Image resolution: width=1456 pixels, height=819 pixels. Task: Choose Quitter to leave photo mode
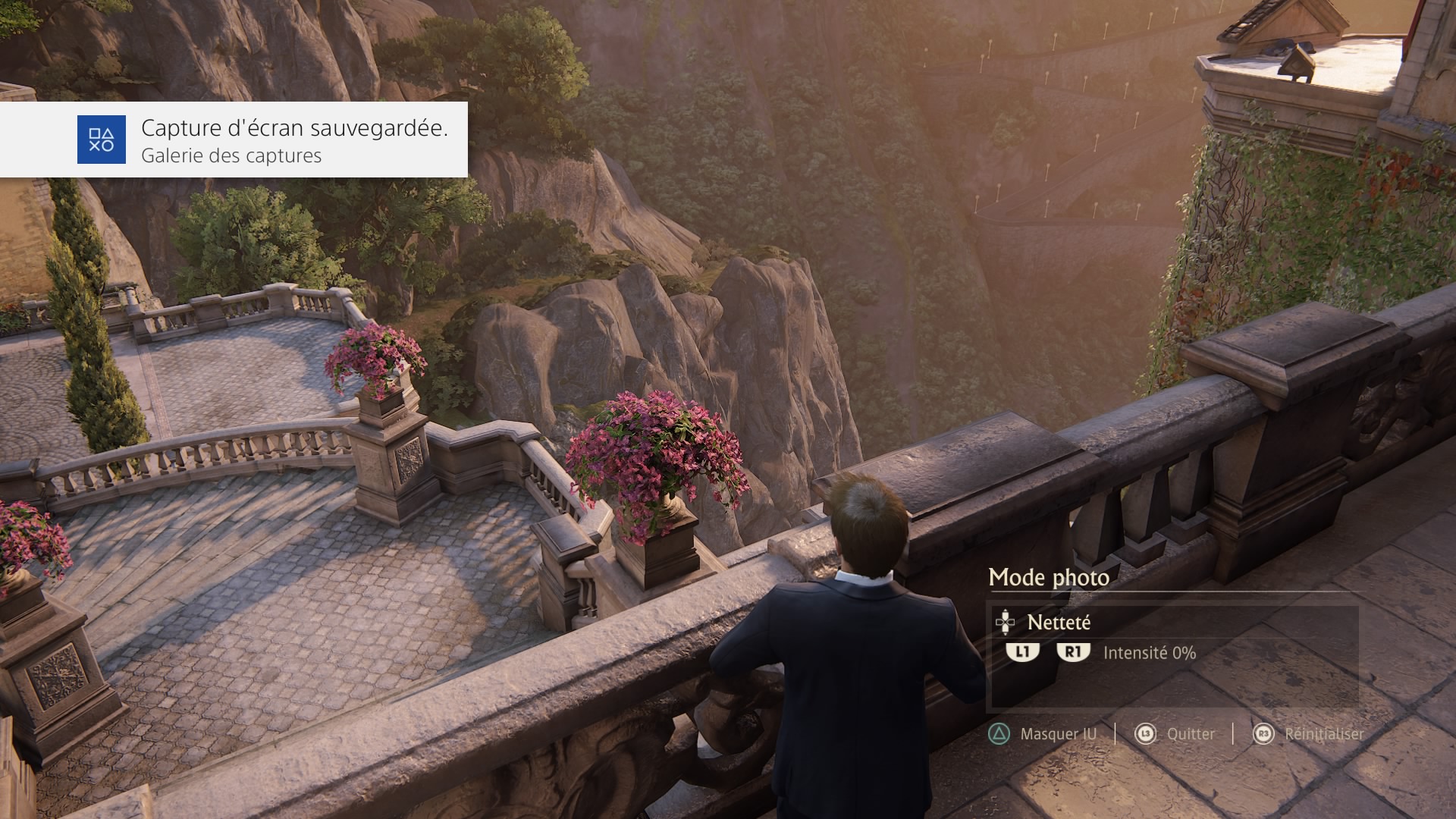pos(1191,734)
